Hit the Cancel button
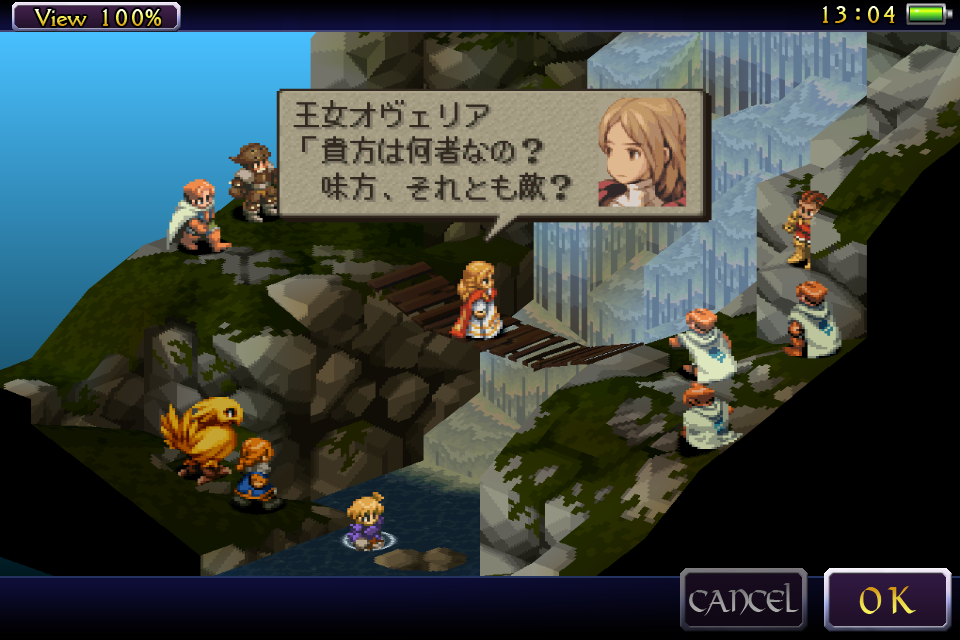The width and height of the screenshot is (960, 640). (x=743, y=600)
